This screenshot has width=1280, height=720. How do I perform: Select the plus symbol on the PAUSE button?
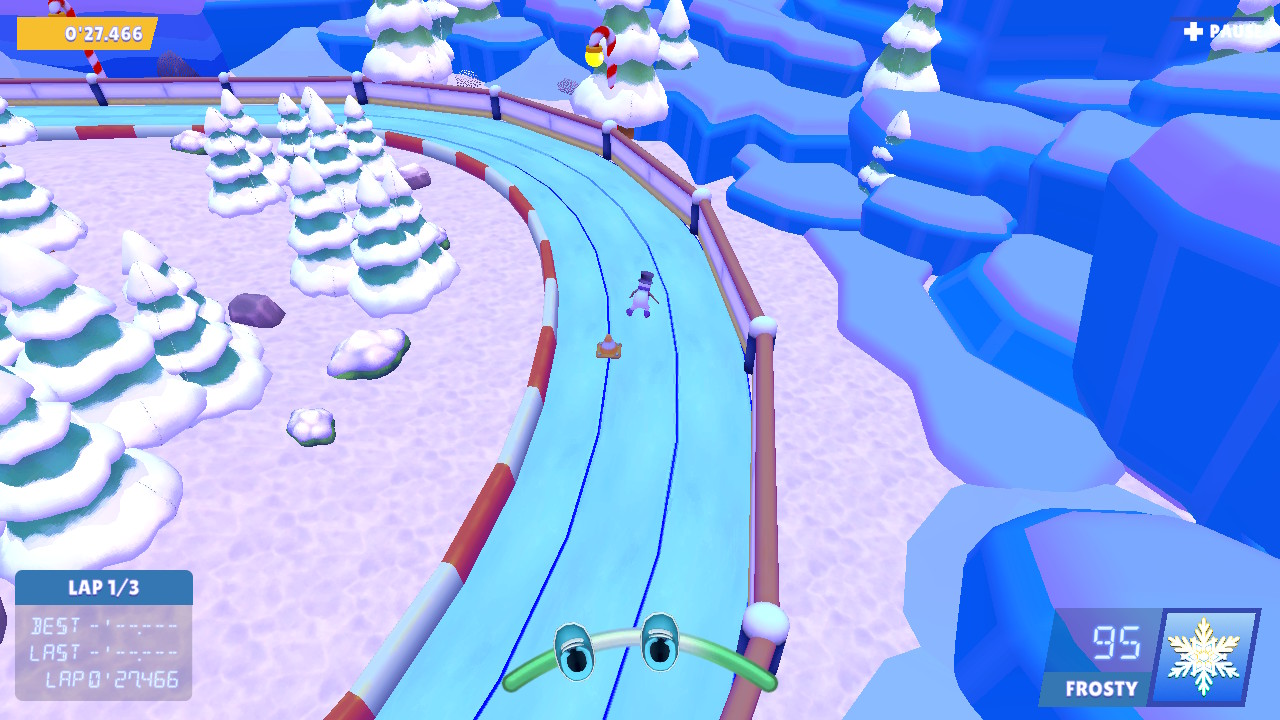pyautogui.click(x=1192, y=32)
